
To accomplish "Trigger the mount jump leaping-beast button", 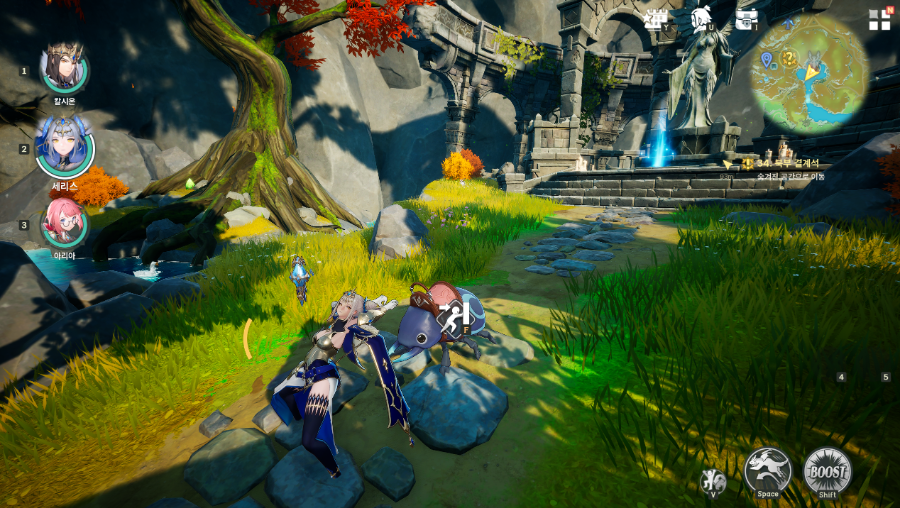I will [767, 469].
